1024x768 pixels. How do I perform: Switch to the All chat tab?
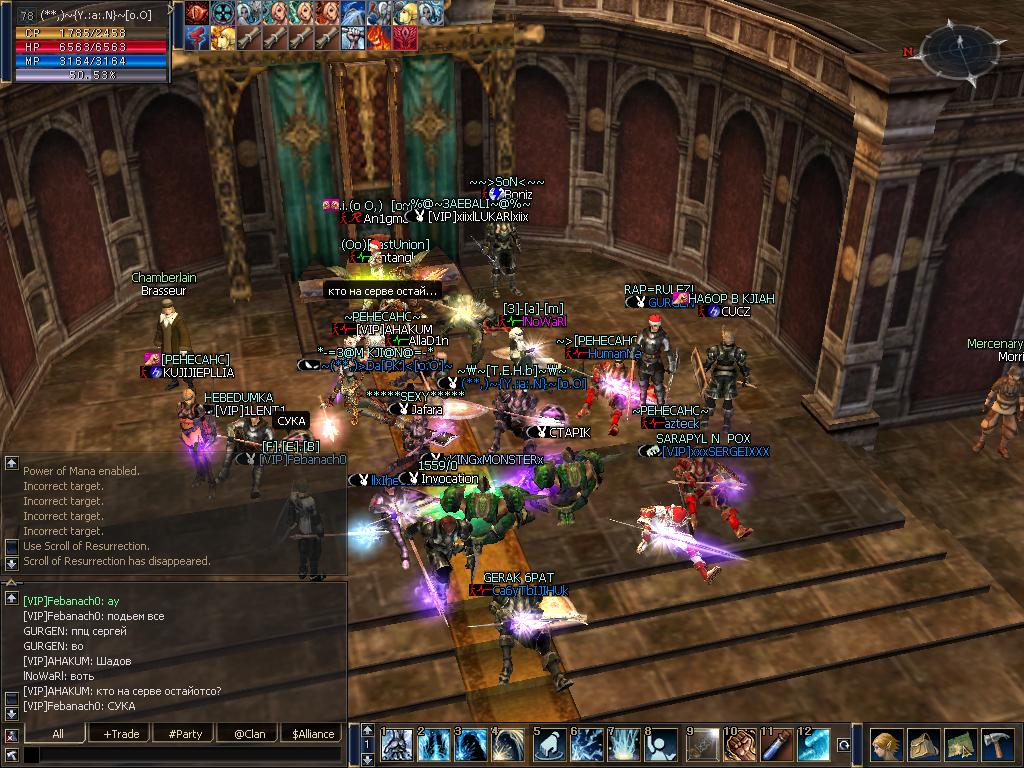point(58,733)
